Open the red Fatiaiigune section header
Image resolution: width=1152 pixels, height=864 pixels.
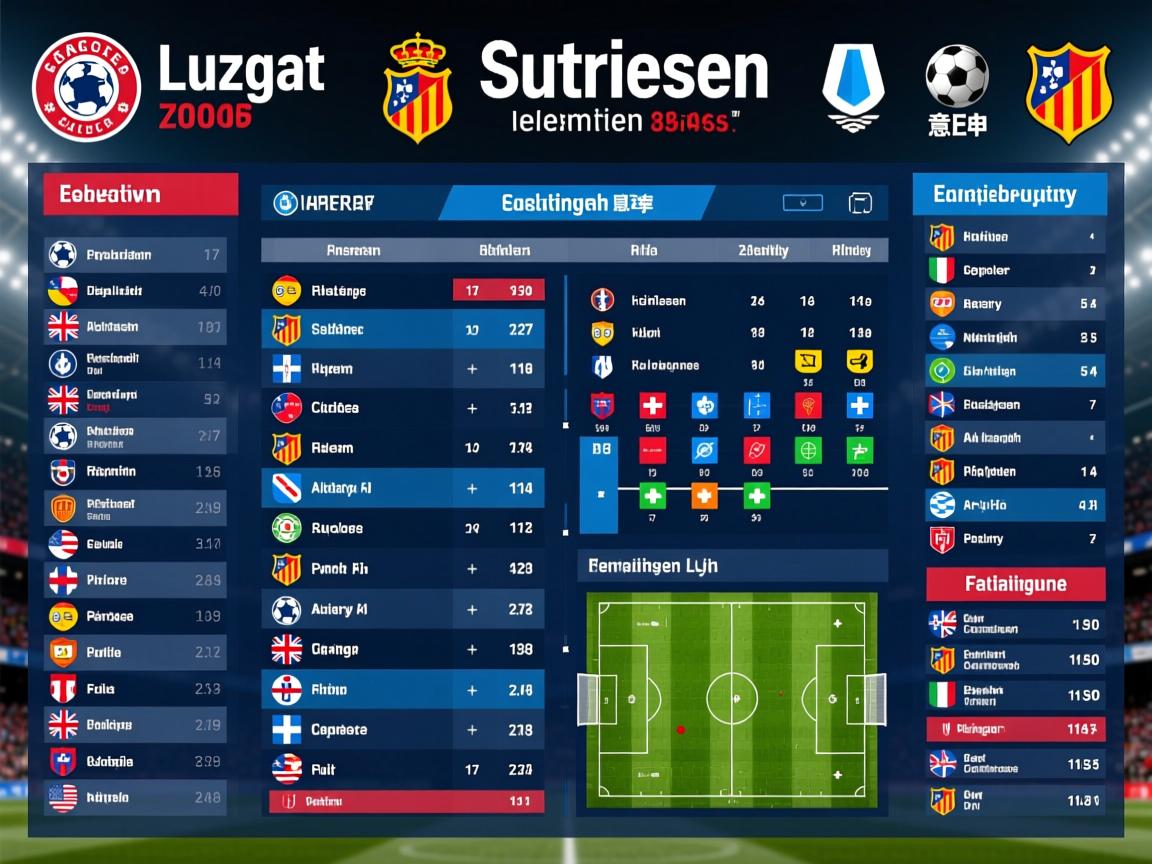pos(1015,584)
